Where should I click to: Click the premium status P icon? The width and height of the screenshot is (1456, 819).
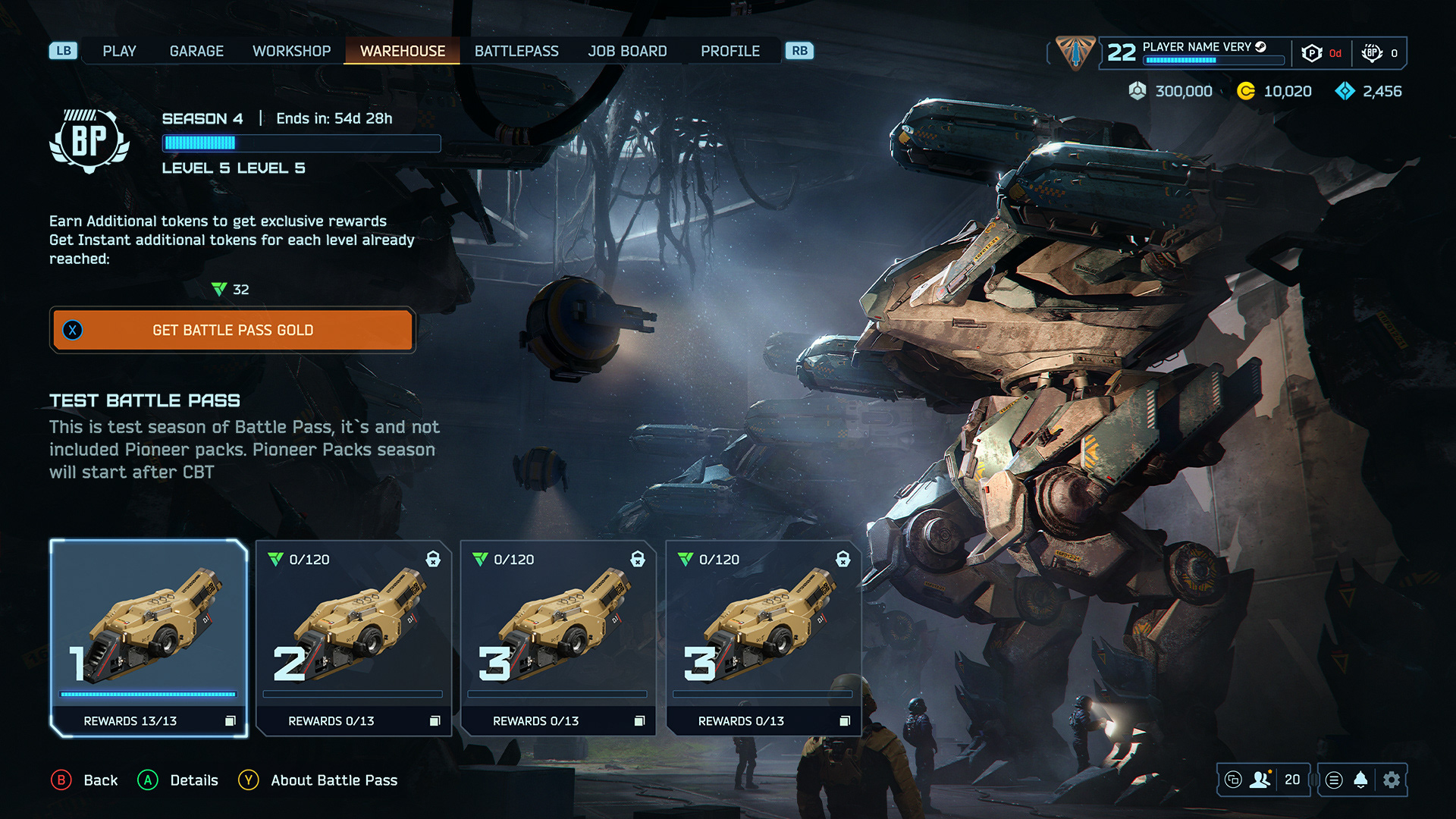1311,53
